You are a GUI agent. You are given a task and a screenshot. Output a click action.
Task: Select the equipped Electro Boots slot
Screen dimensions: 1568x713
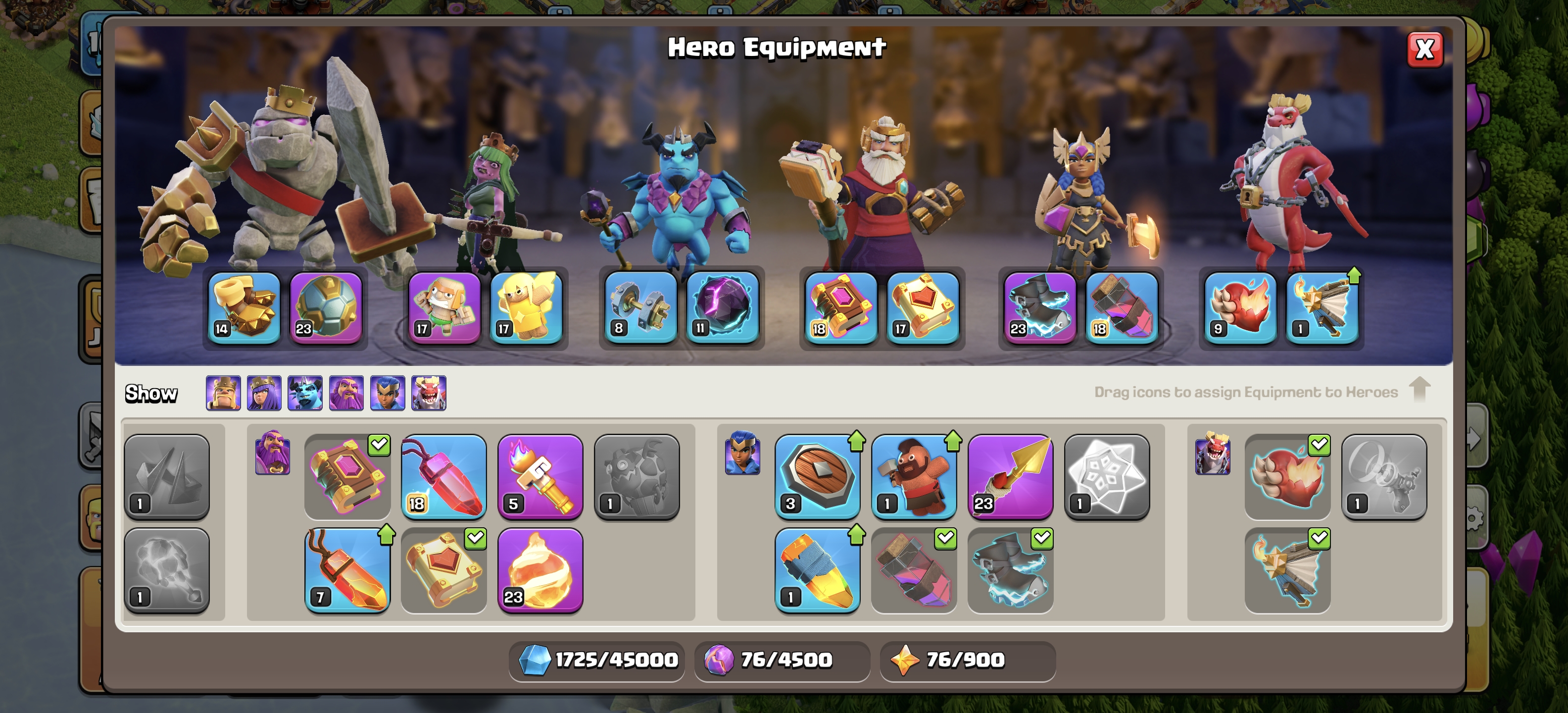(1040, 307)
